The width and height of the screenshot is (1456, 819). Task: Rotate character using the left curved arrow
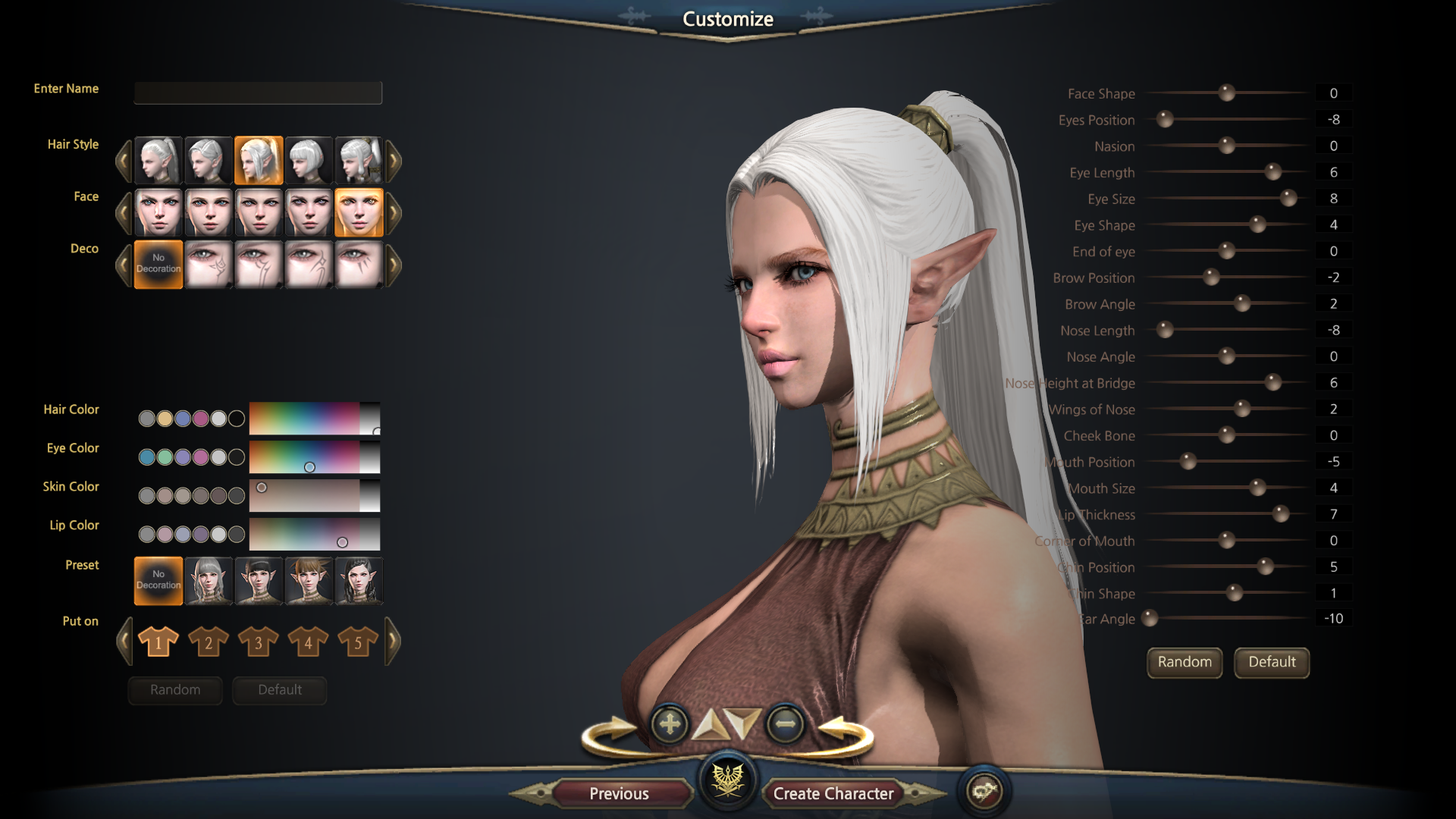pyautogui.click(x=610, y=733)
